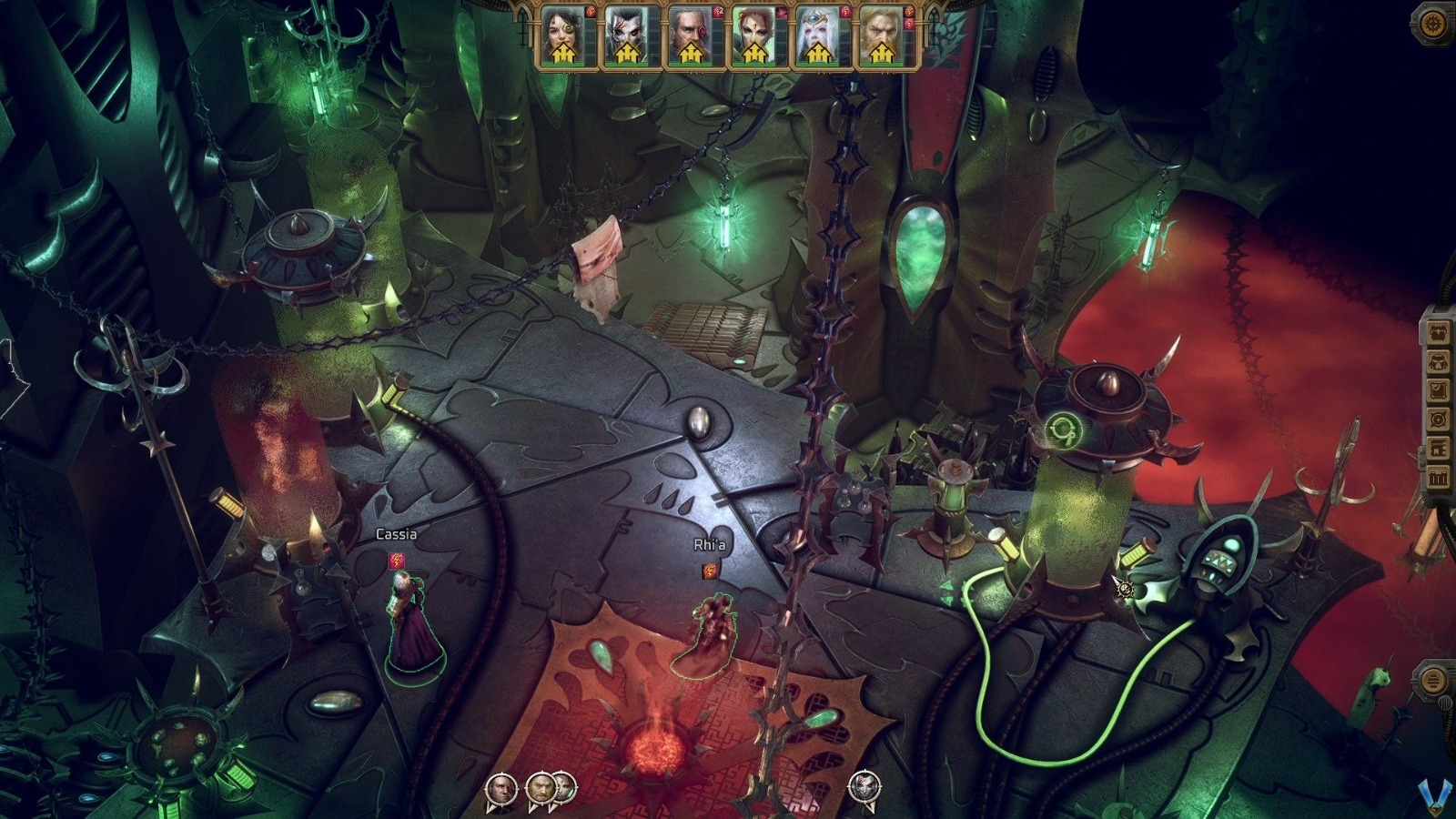Click the level-up arrow on the rightmost party portrait

click(882, 53)
